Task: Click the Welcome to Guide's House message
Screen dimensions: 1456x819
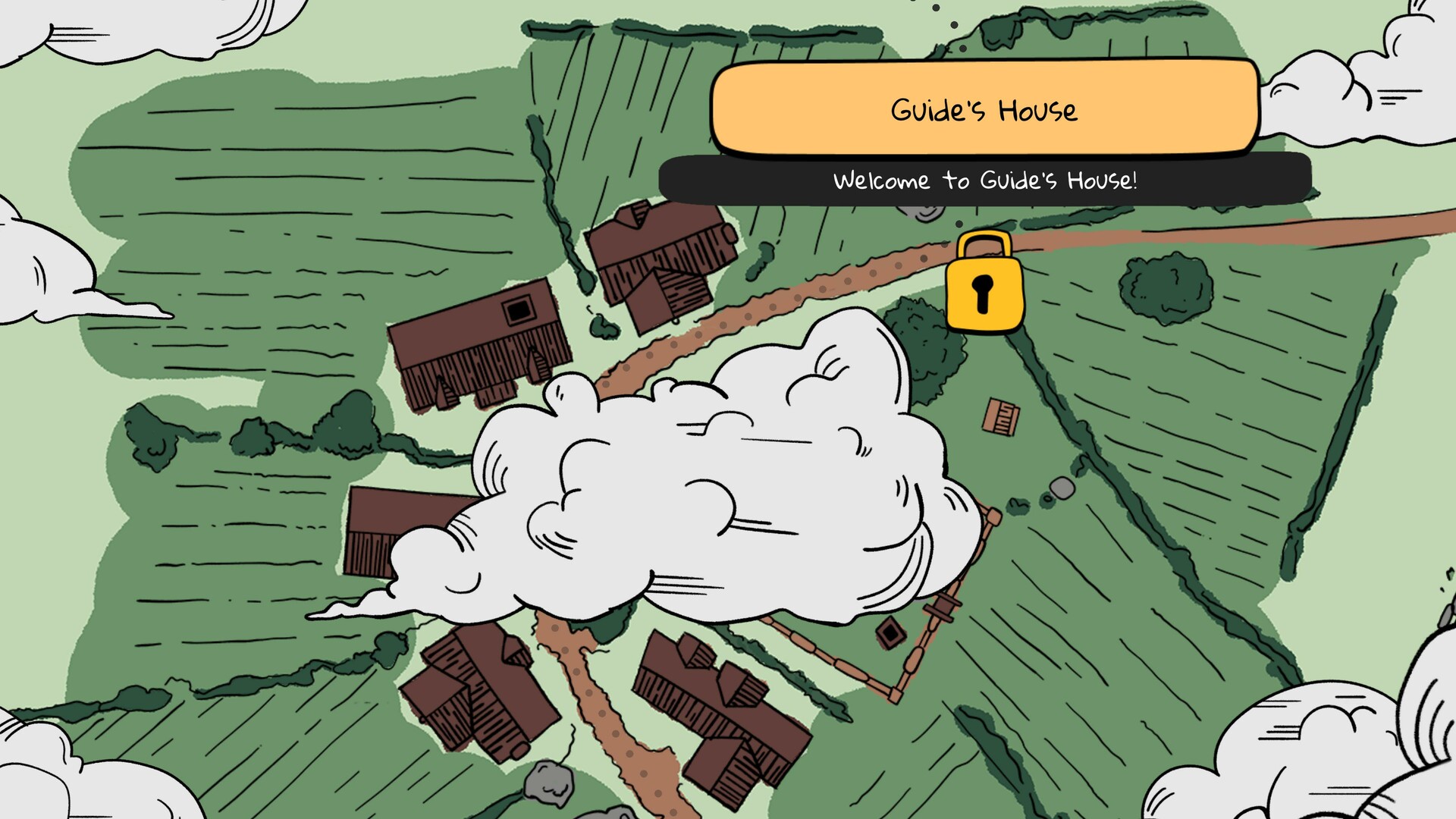Action: click(986, 180)
